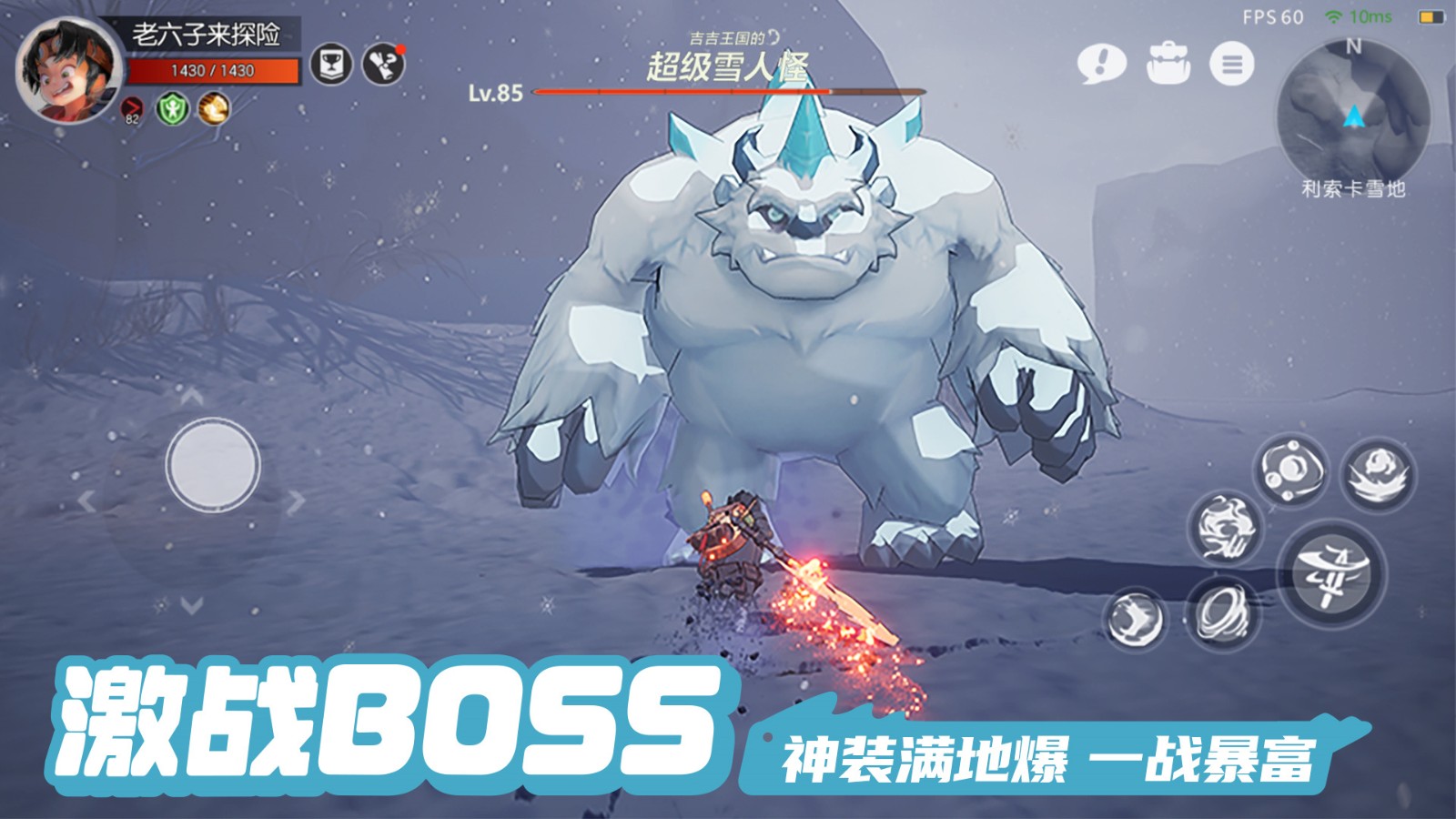Click the trophy achievements icon
This screenshot has width=1456, height=819.
(333, 62)
